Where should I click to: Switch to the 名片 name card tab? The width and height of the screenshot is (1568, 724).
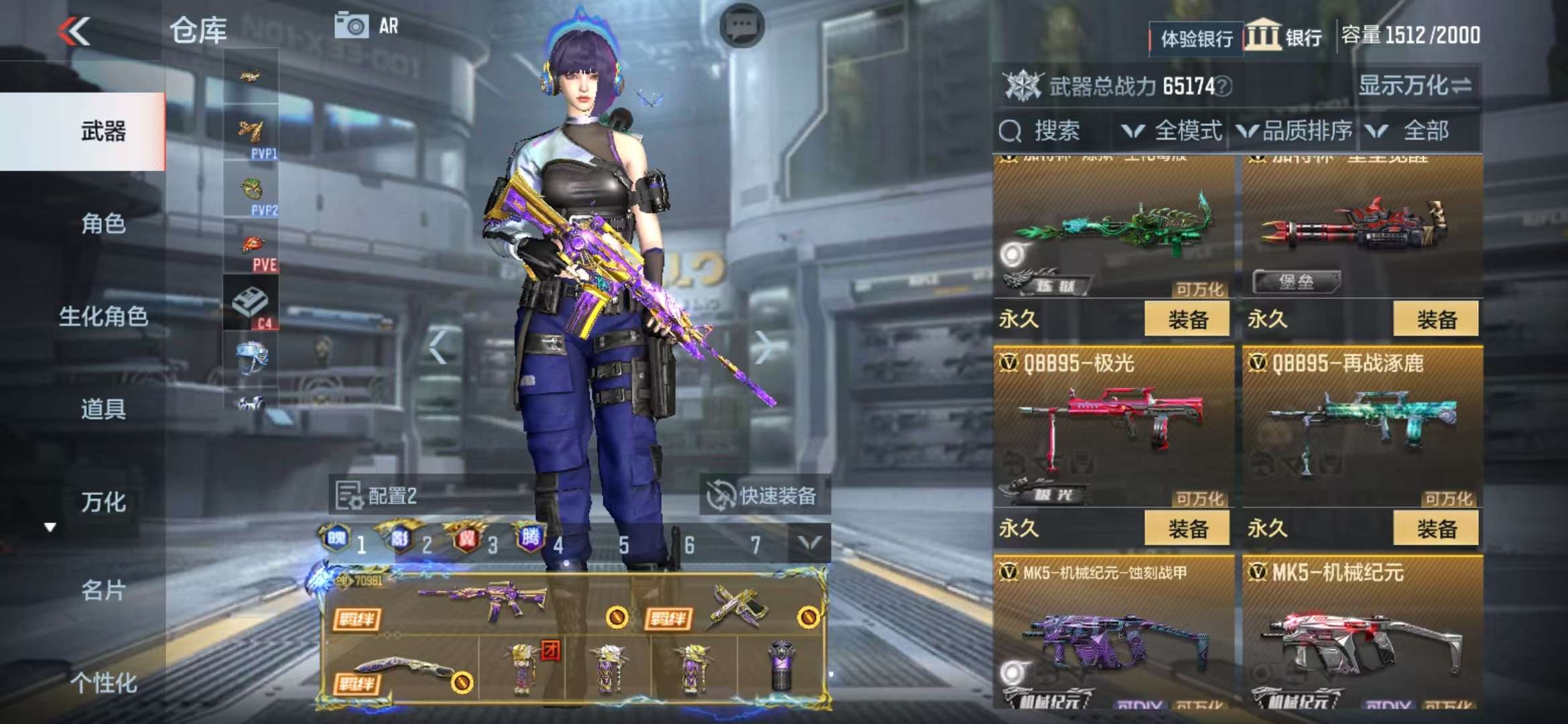[103, 591]
